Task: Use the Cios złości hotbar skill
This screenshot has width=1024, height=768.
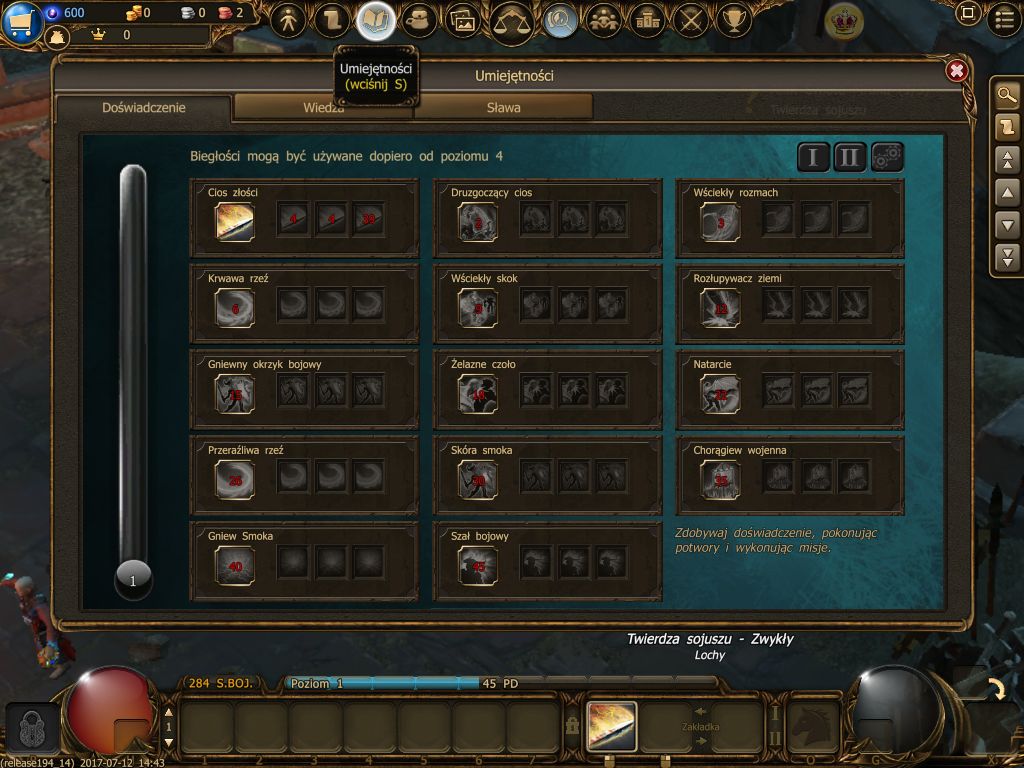Action: click(611, 724)
